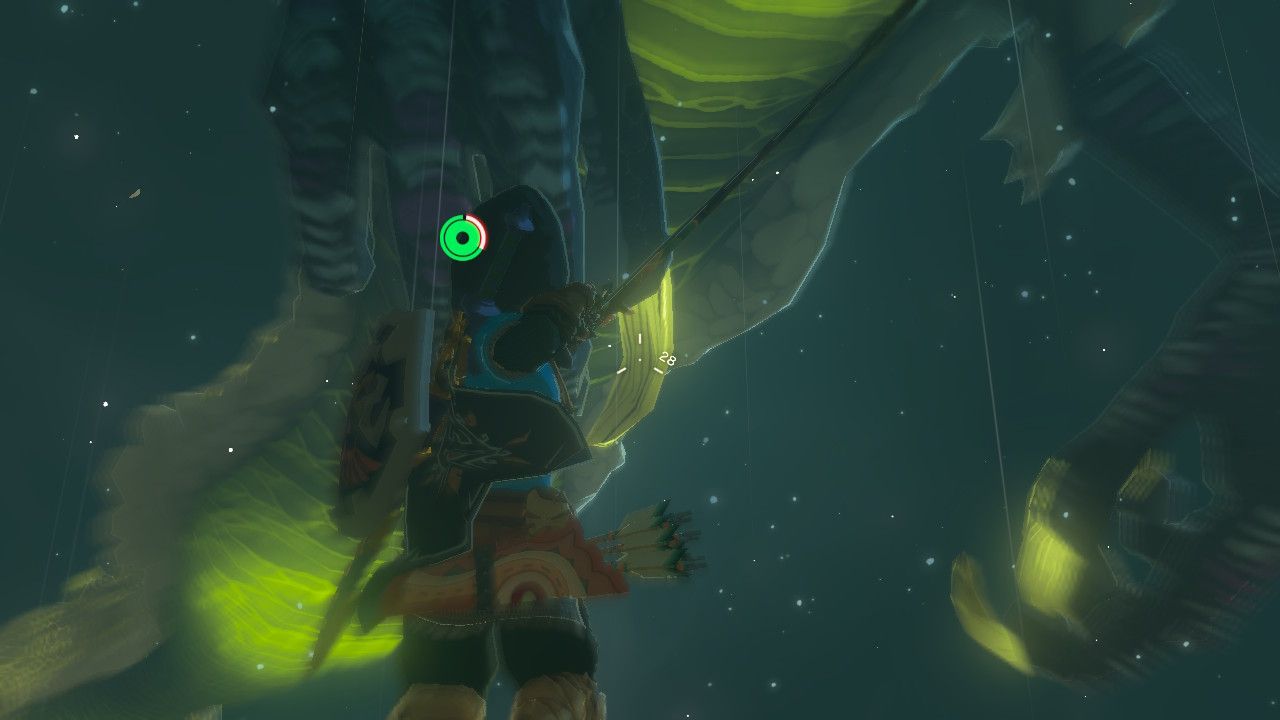Click the arrow count indicator showing 28
Screen dimensions: 1280x720
point(666,356)
